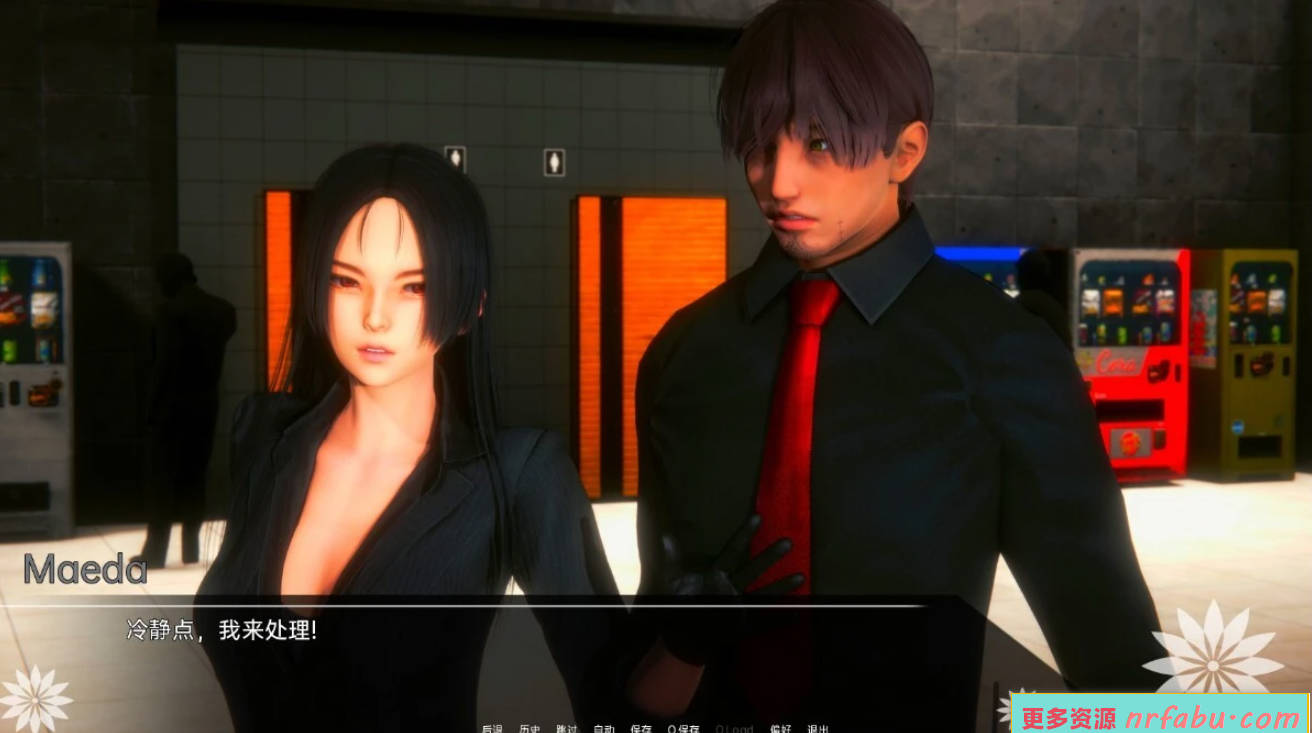Click the Maeda speaker name label

[x=90, y=567]
